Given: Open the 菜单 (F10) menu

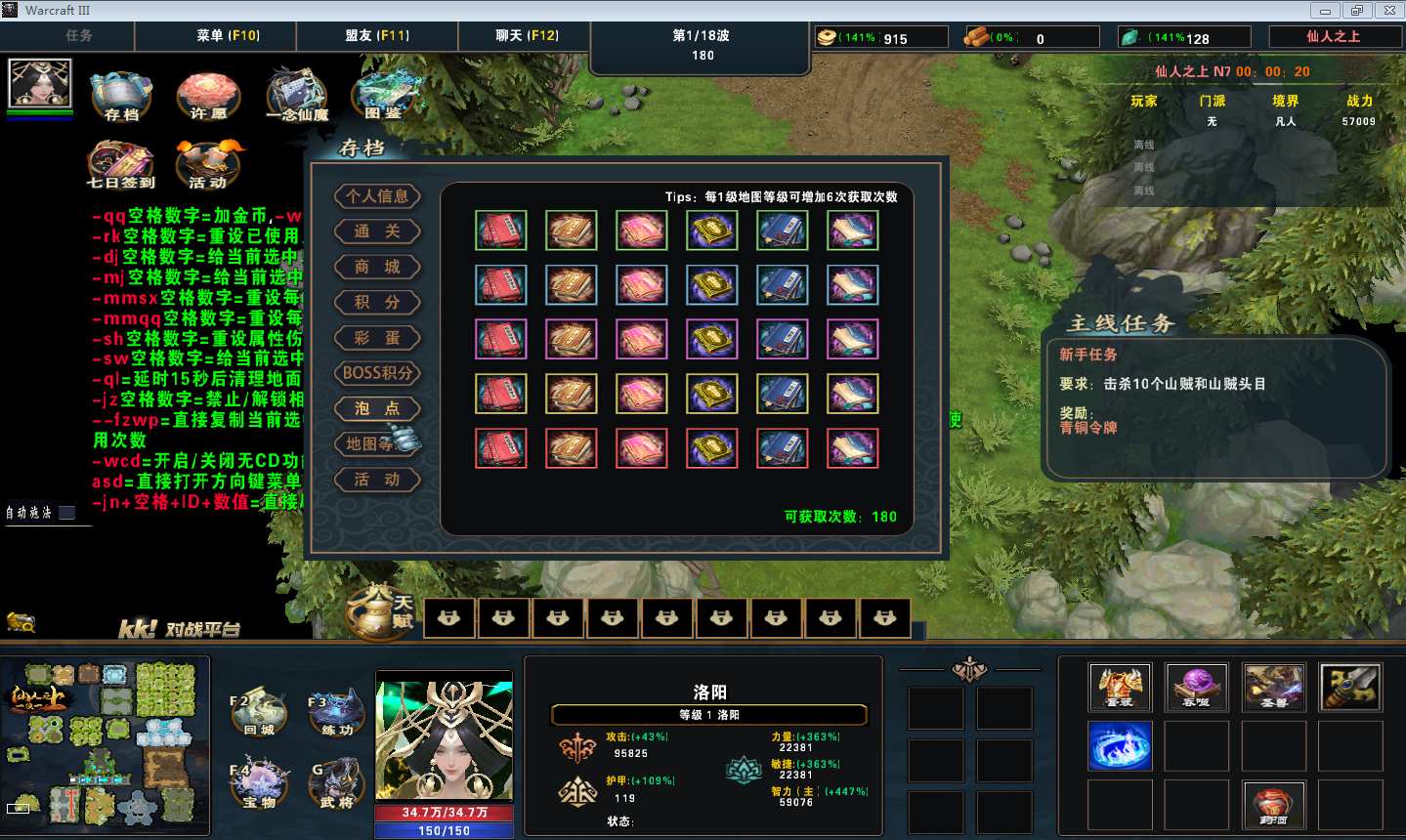Looking at the screenshot, I should tap(228, 35).
